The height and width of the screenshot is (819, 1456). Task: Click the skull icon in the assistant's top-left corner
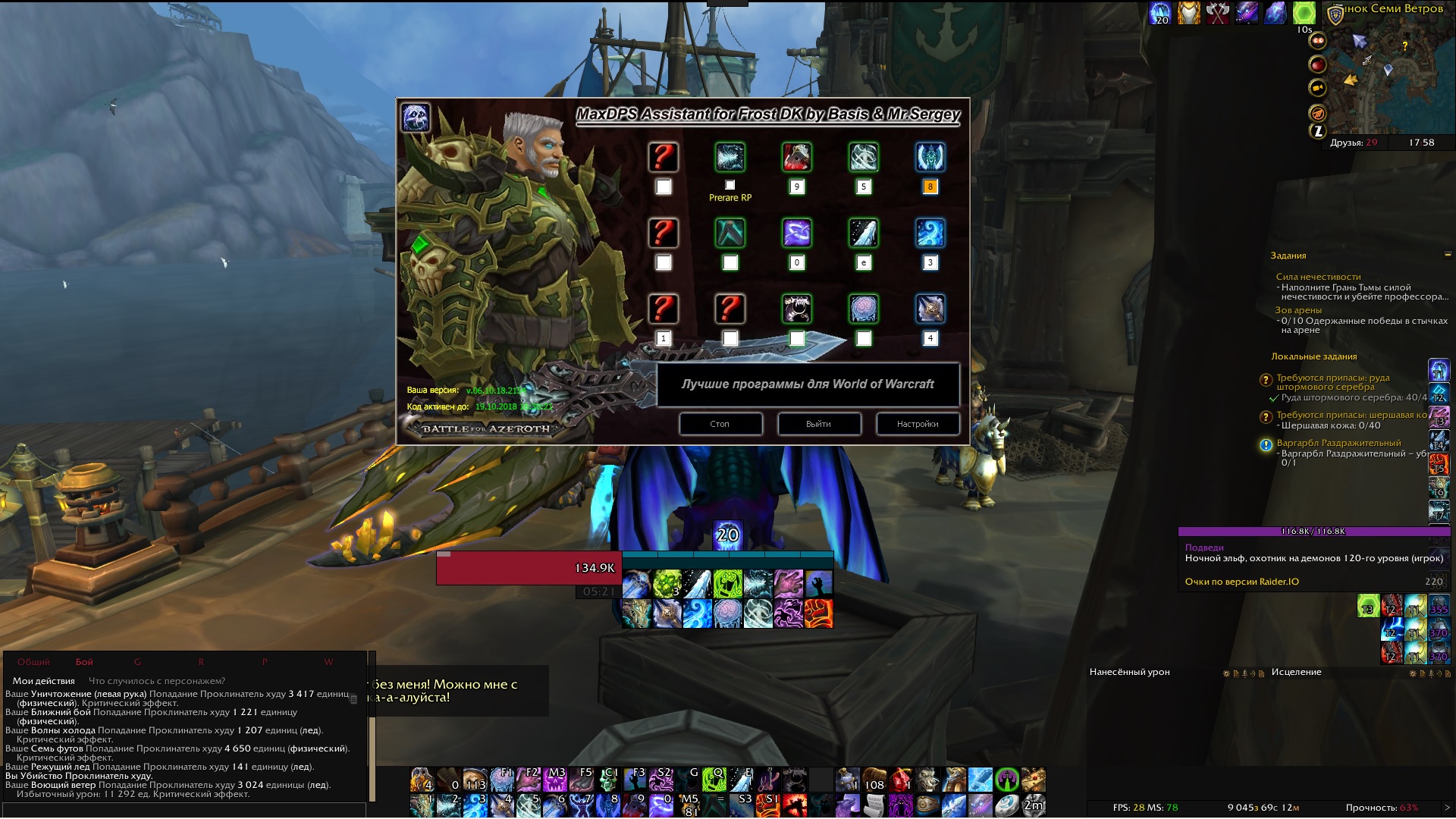point(416,118)
